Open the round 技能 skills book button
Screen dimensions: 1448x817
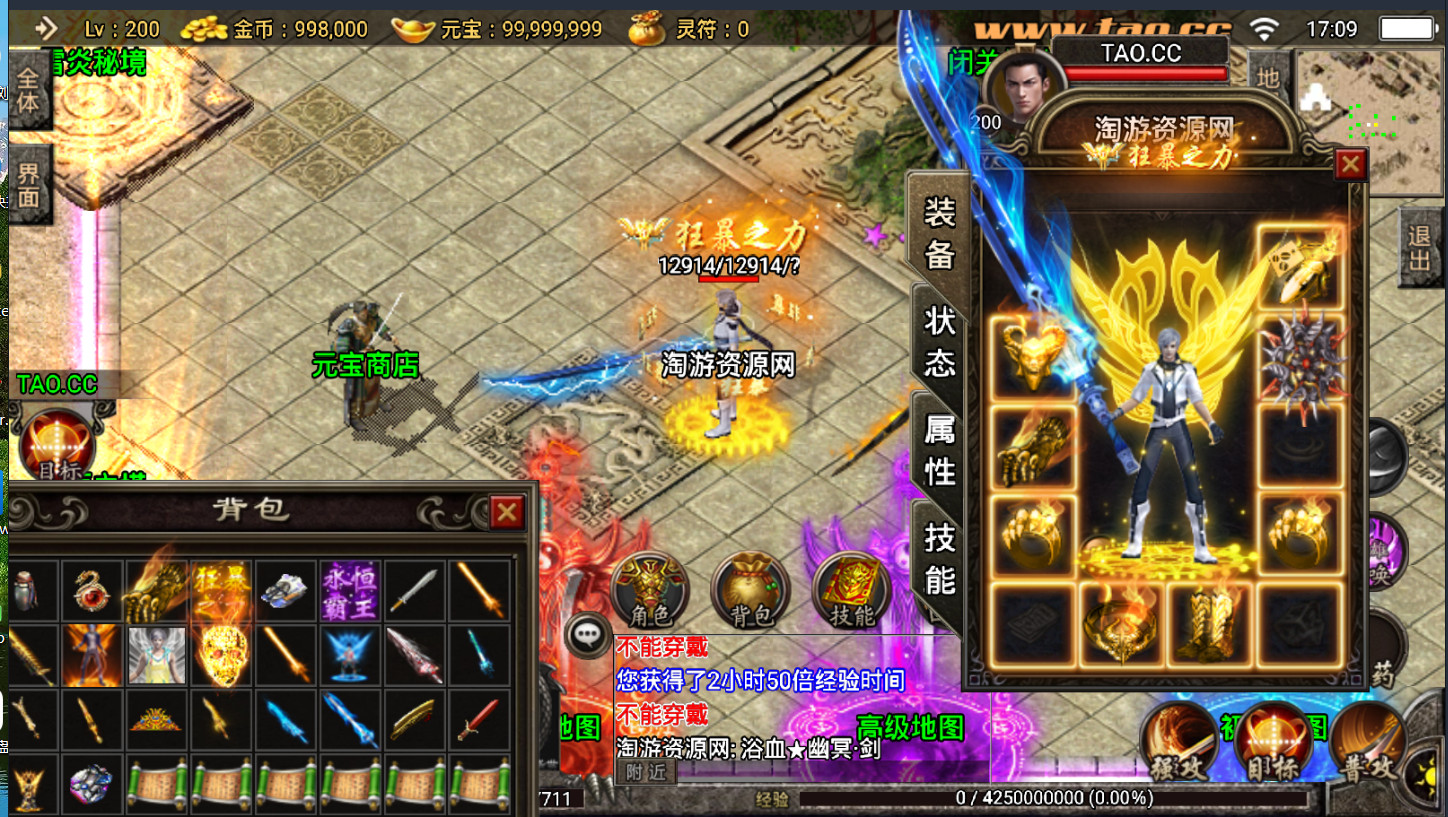point(852,592)
